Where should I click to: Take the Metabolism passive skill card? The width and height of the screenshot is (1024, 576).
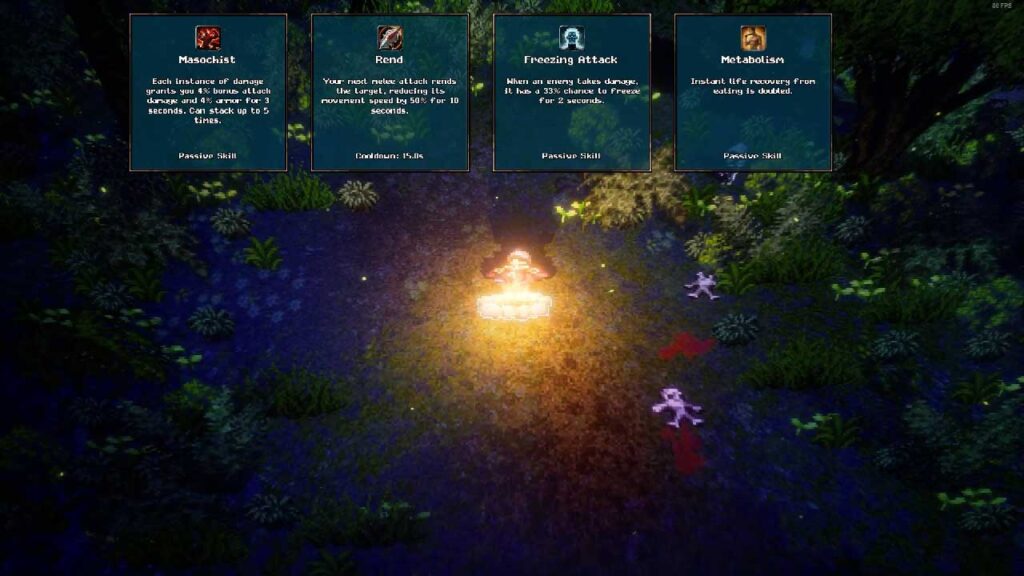tap(753, 92)
